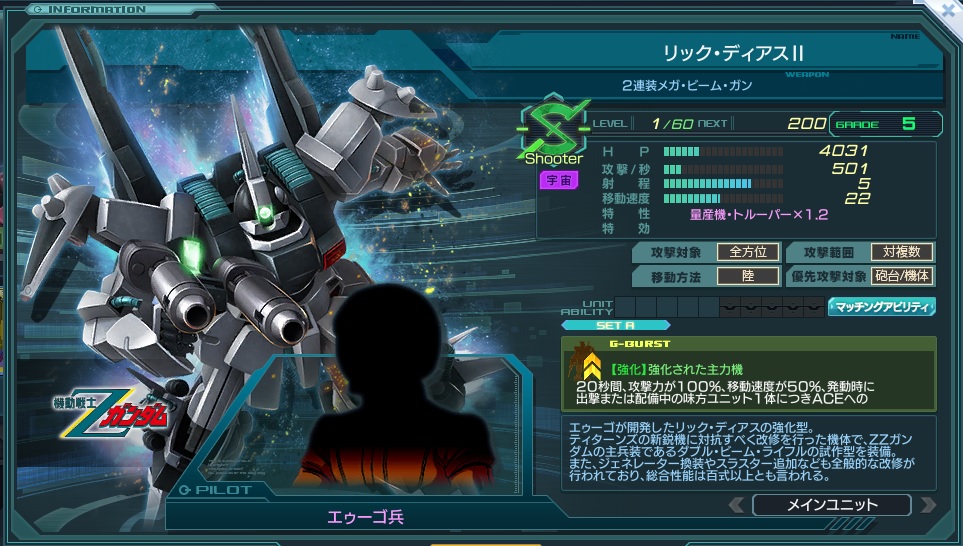Click the メインユニット main unit selector

click(x=831, y=505)
